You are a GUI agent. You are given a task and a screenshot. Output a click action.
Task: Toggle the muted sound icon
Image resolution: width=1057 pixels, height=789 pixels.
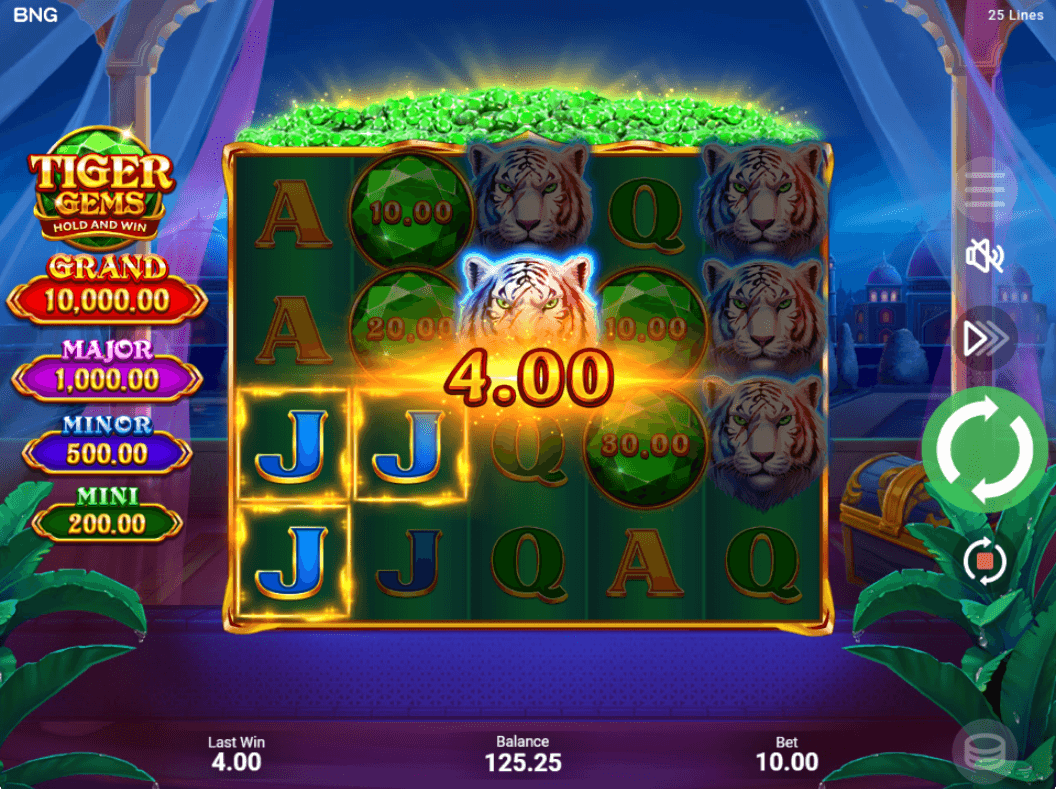[x=985, y=257]
